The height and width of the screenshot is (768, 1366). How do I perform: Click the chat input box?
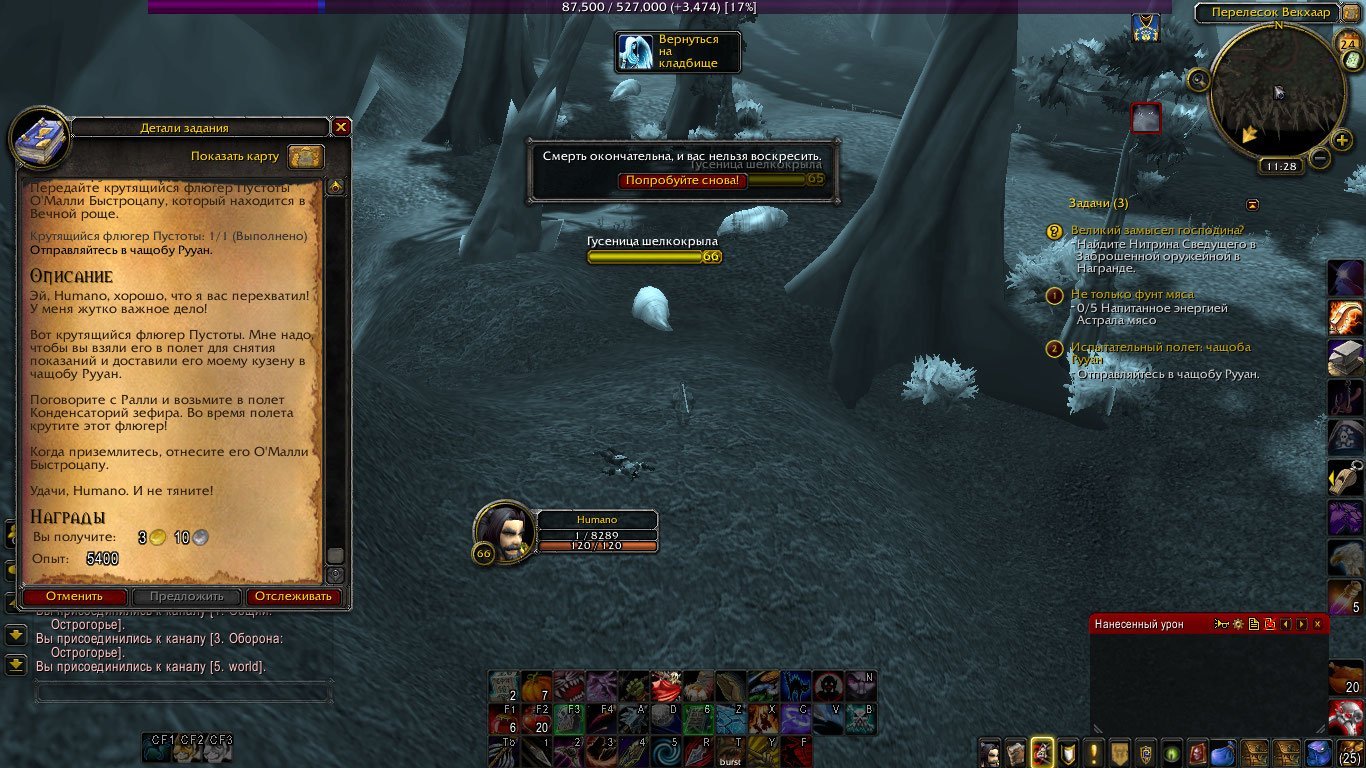[x=183, y=691]
